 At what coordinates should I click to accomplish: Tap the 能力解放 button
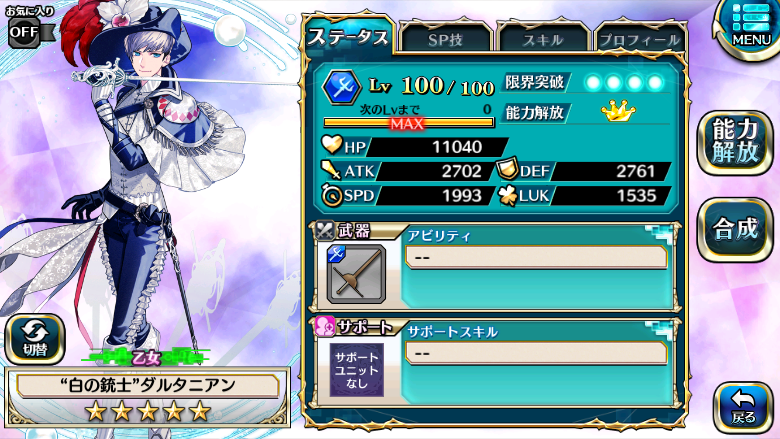coord(735,141)
